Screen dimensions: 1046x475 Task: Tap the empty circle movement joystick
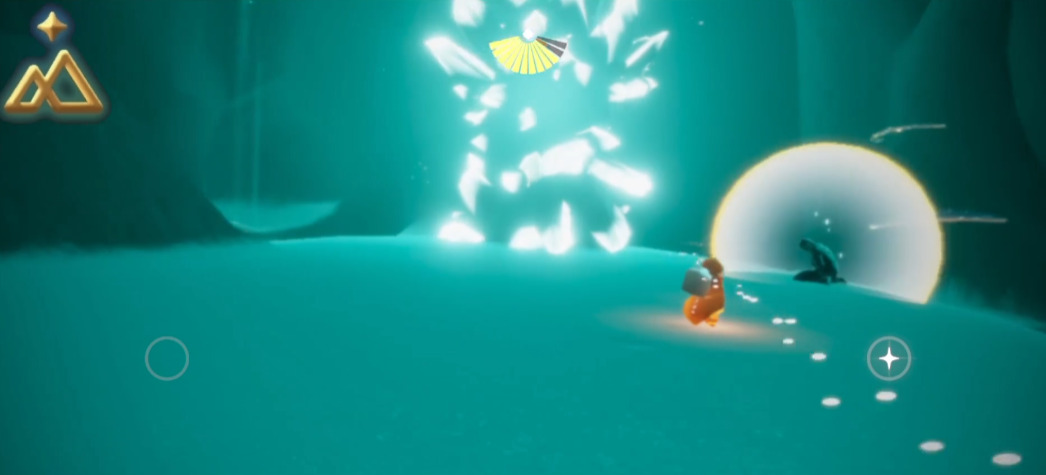[x=167, y=358]
